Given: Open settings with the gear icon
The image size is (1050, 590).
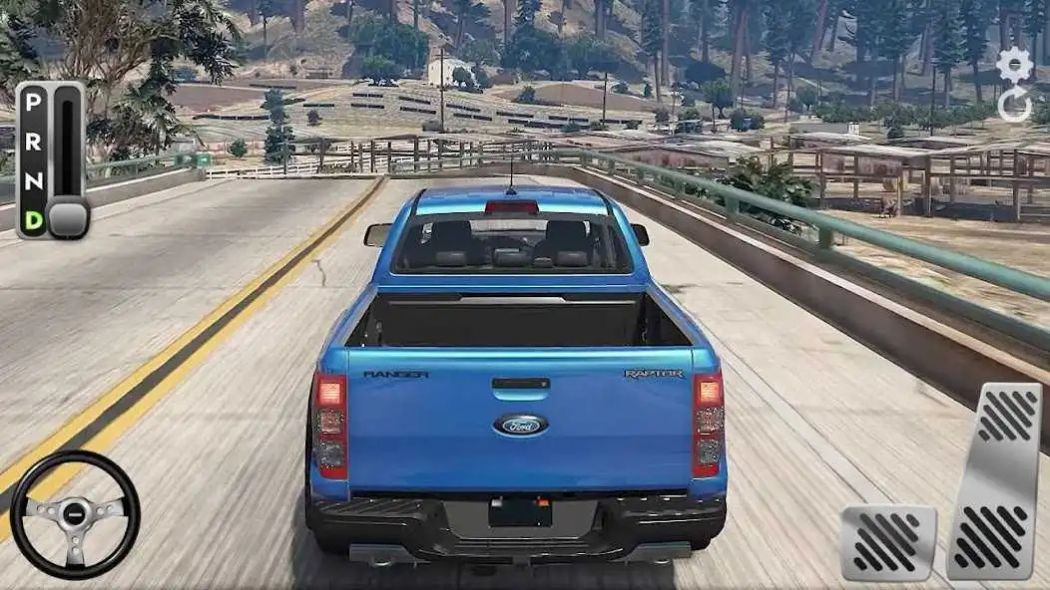Looking at the screenshot, I should [x=1015, y=66].
